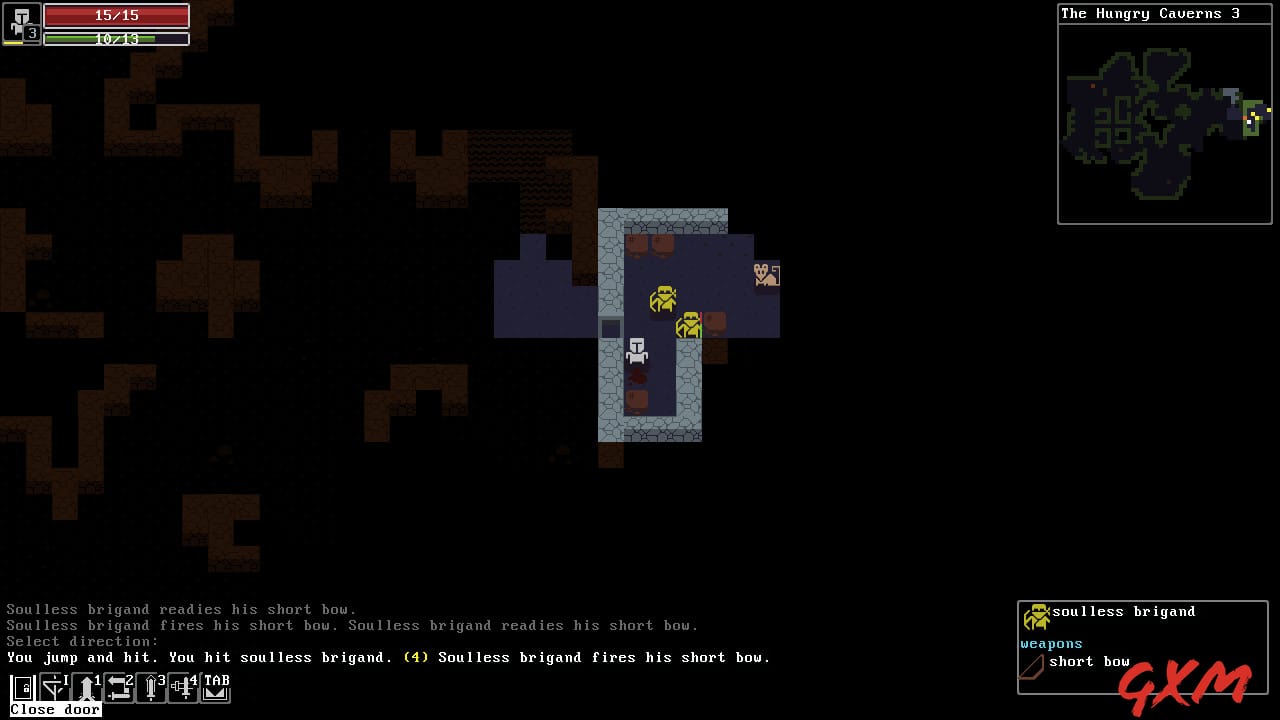
Task: Select the Close door action icon
Action: coord(22,687)
